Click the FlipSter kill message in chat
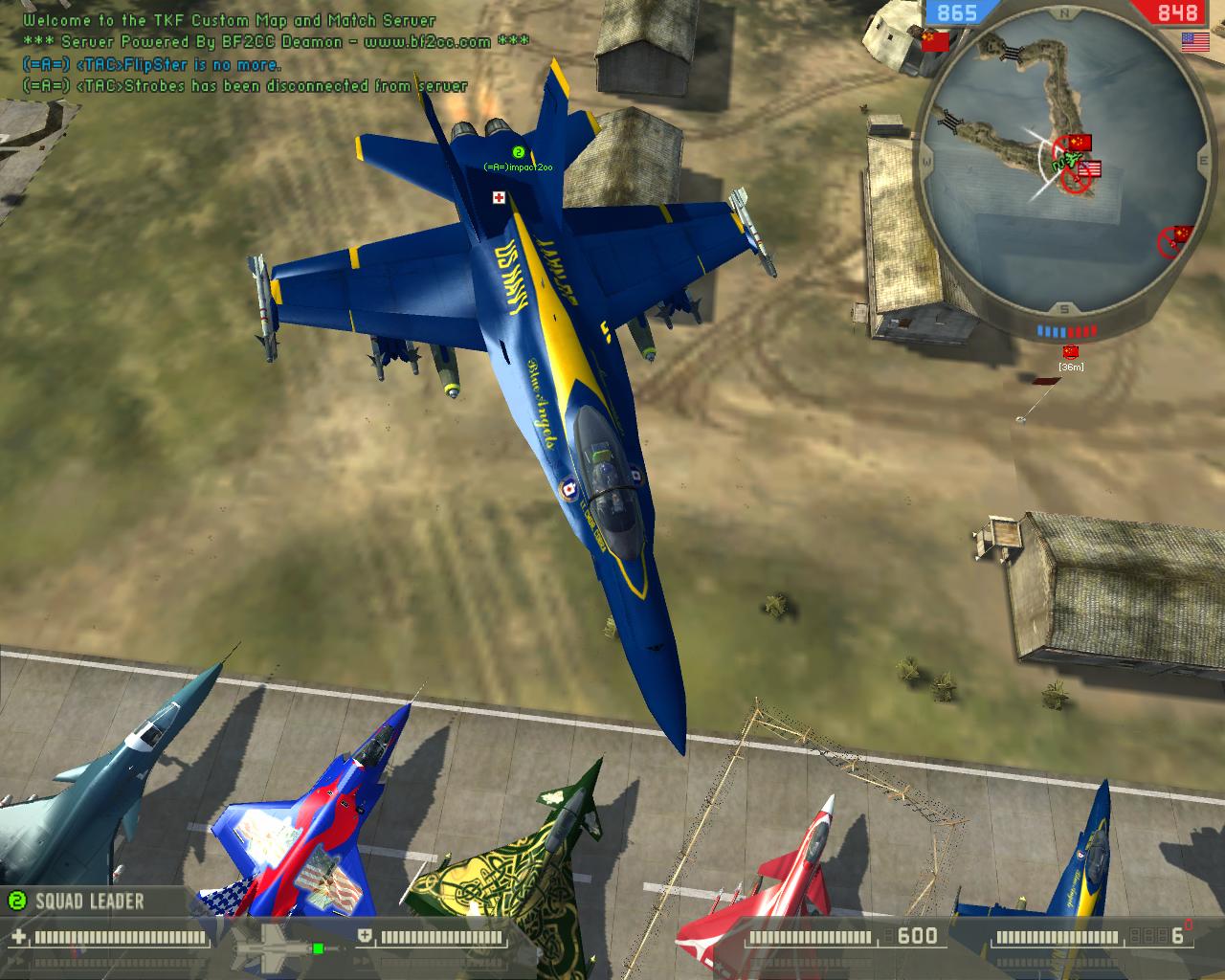This screenshot has width=1225, height=980. click(x=152, y=64)
